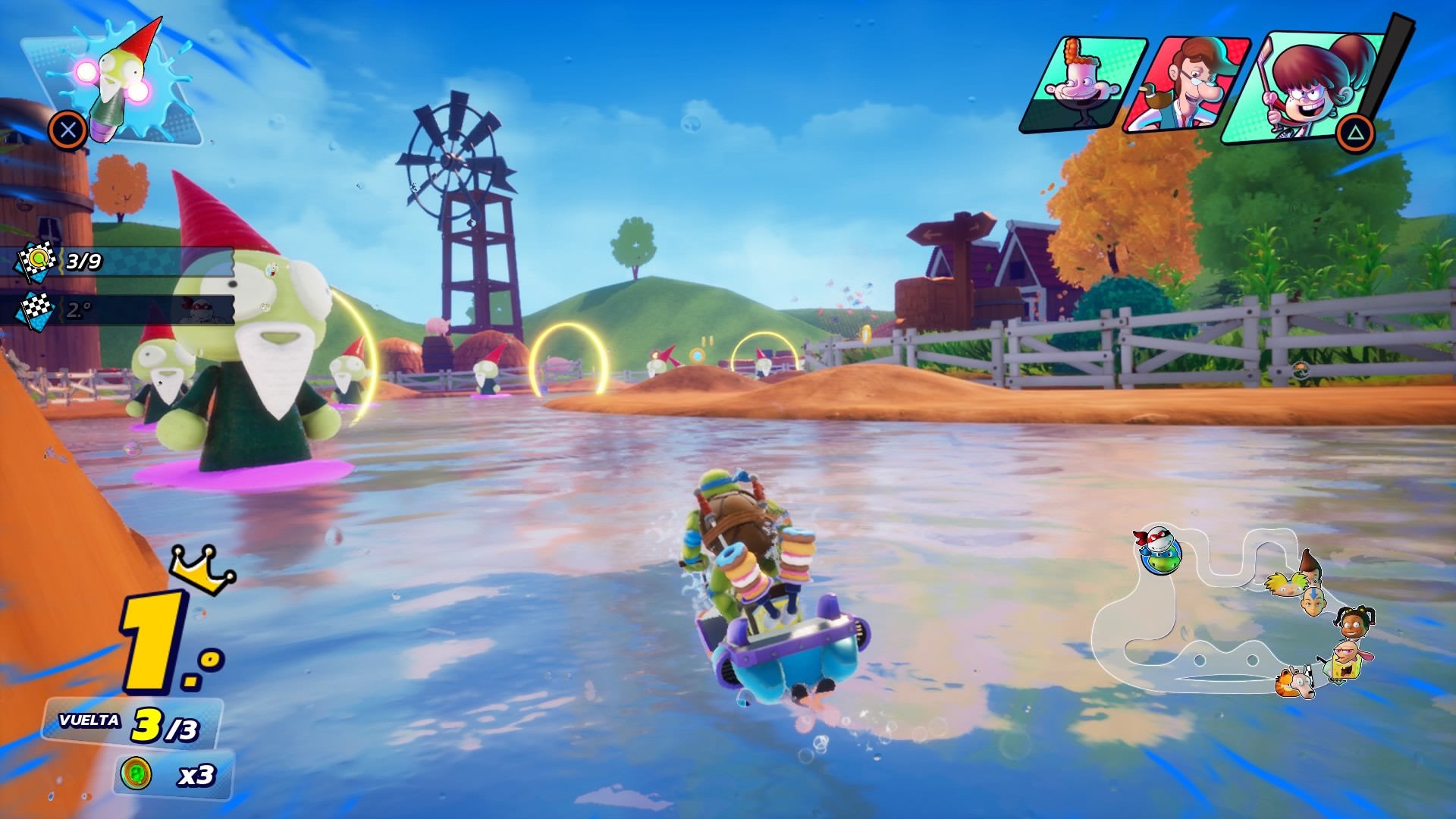1456x819 pixels.
Task: Click Arnold's icon on the minimap
Action: click(1285, 583)
